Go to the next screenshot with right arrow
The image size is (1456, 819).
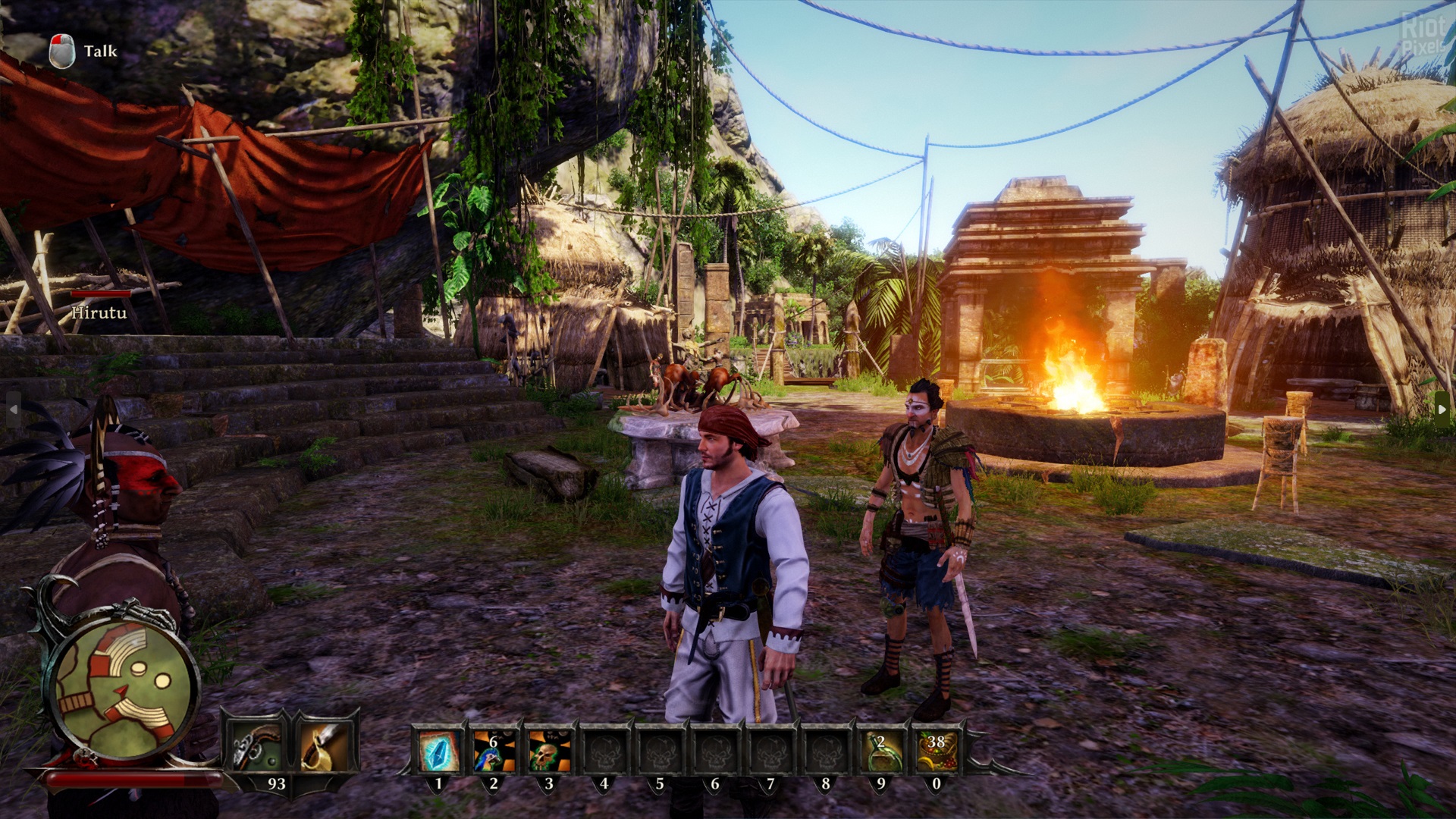1442,409
